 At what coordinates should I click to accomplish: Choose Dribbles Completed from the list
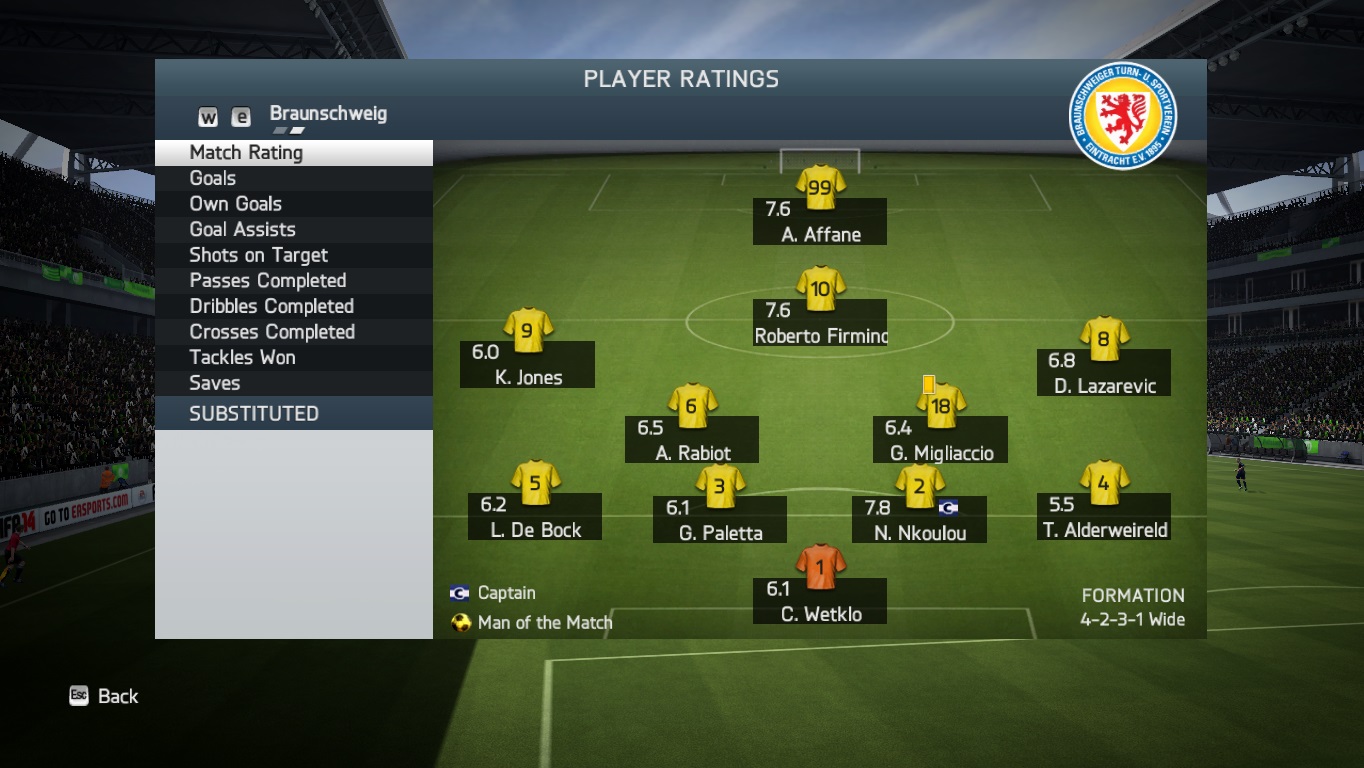click(272, 307)
